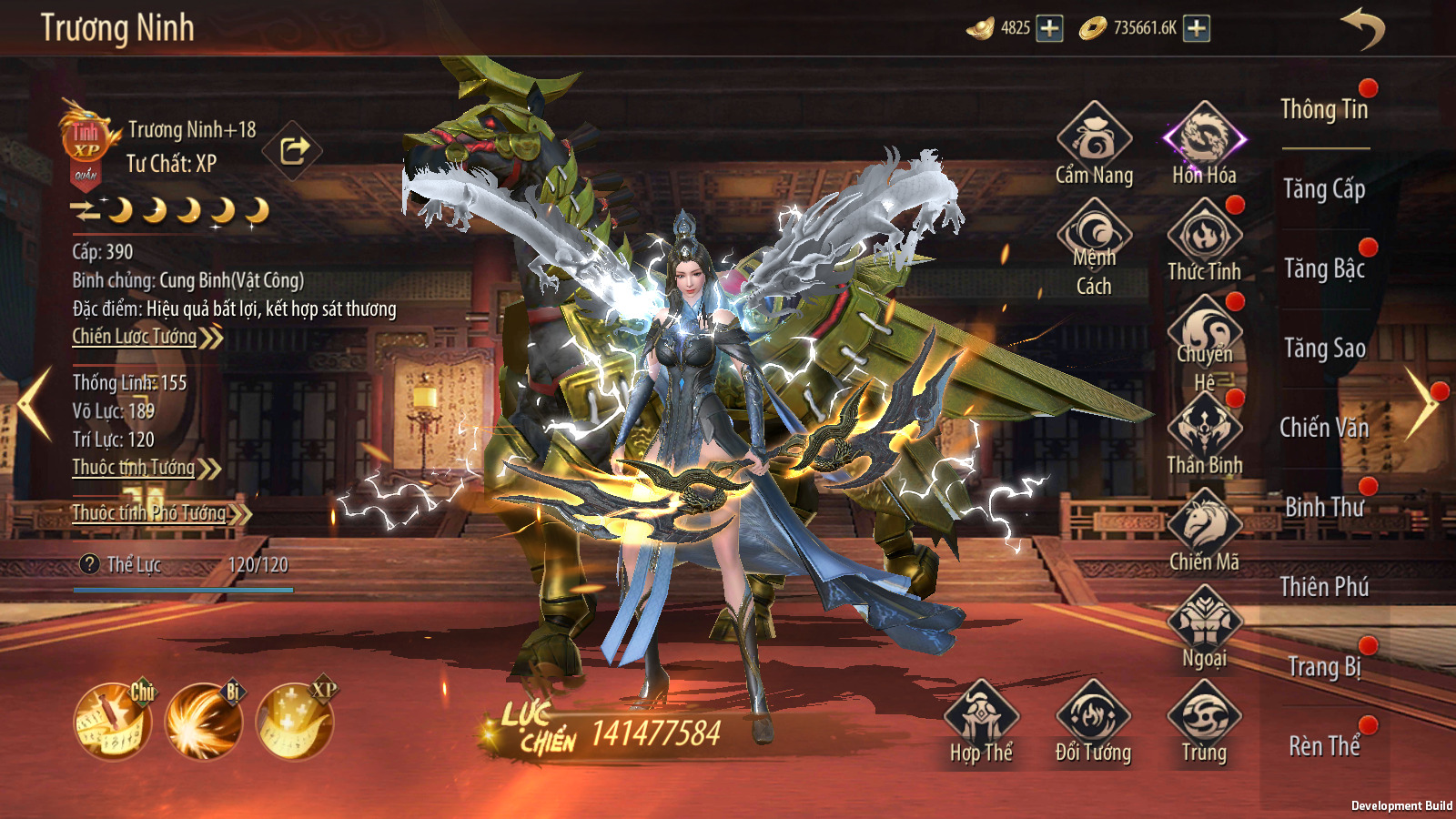Show the Thể Lực help tooltip
The image size is (1456, 819).
tap(89, 564)
